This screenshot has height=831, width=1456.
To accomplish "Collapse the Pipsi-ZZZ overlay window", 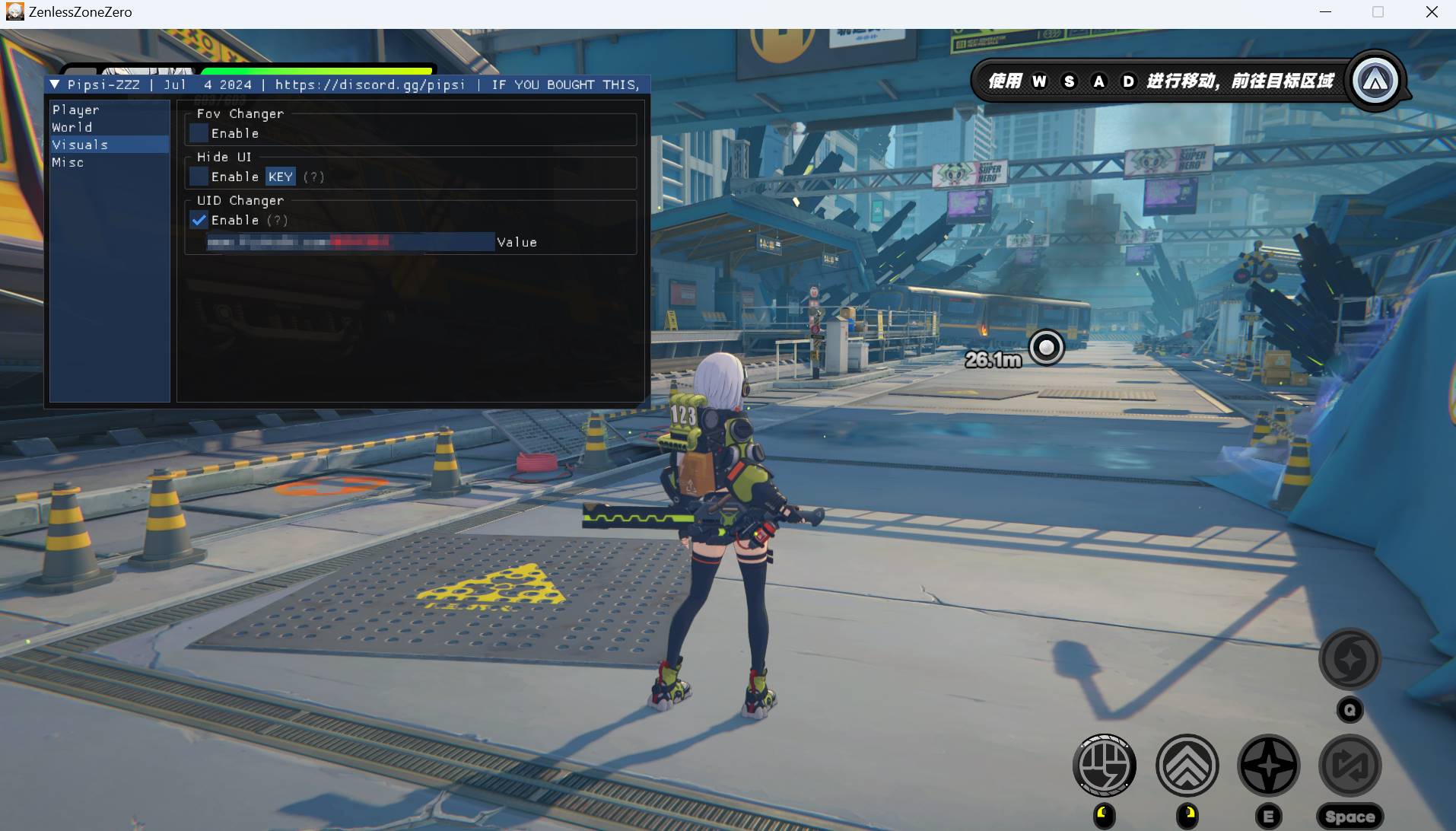I will pos(55,84).
